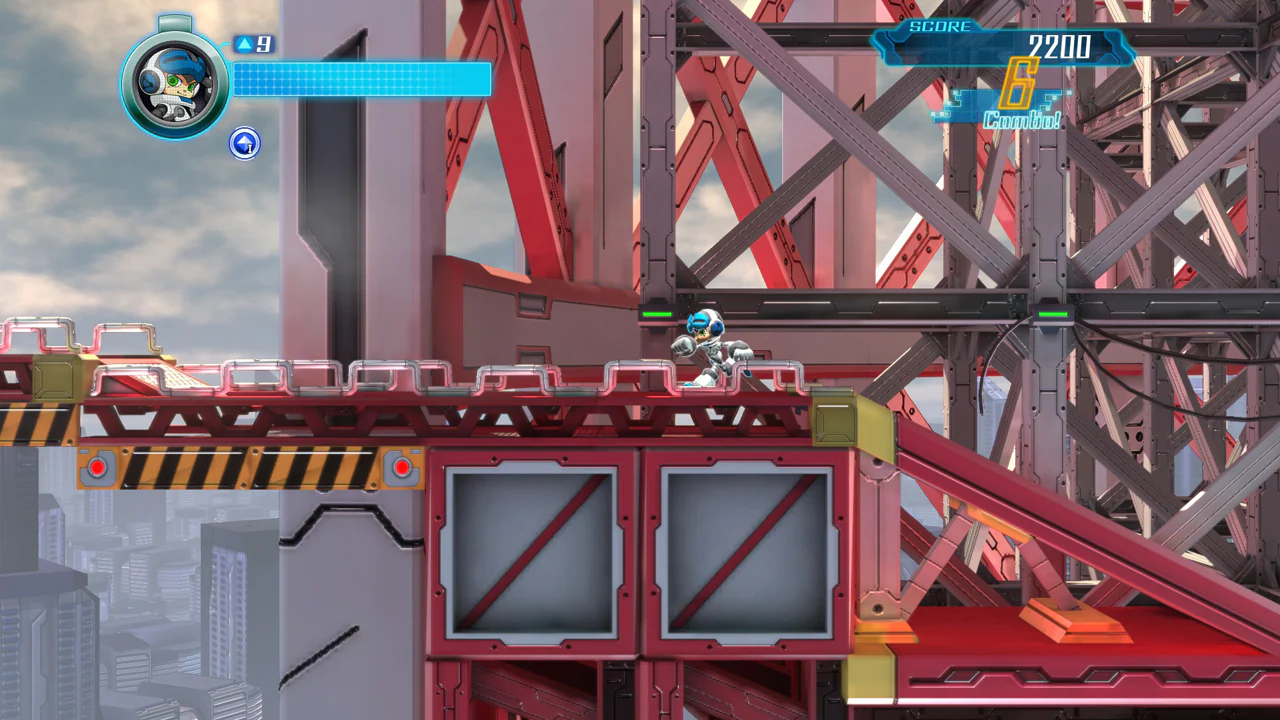Open the SCORE panel tab
The width and height of the screenshot is (1280, 720).
tap(940, 28)
